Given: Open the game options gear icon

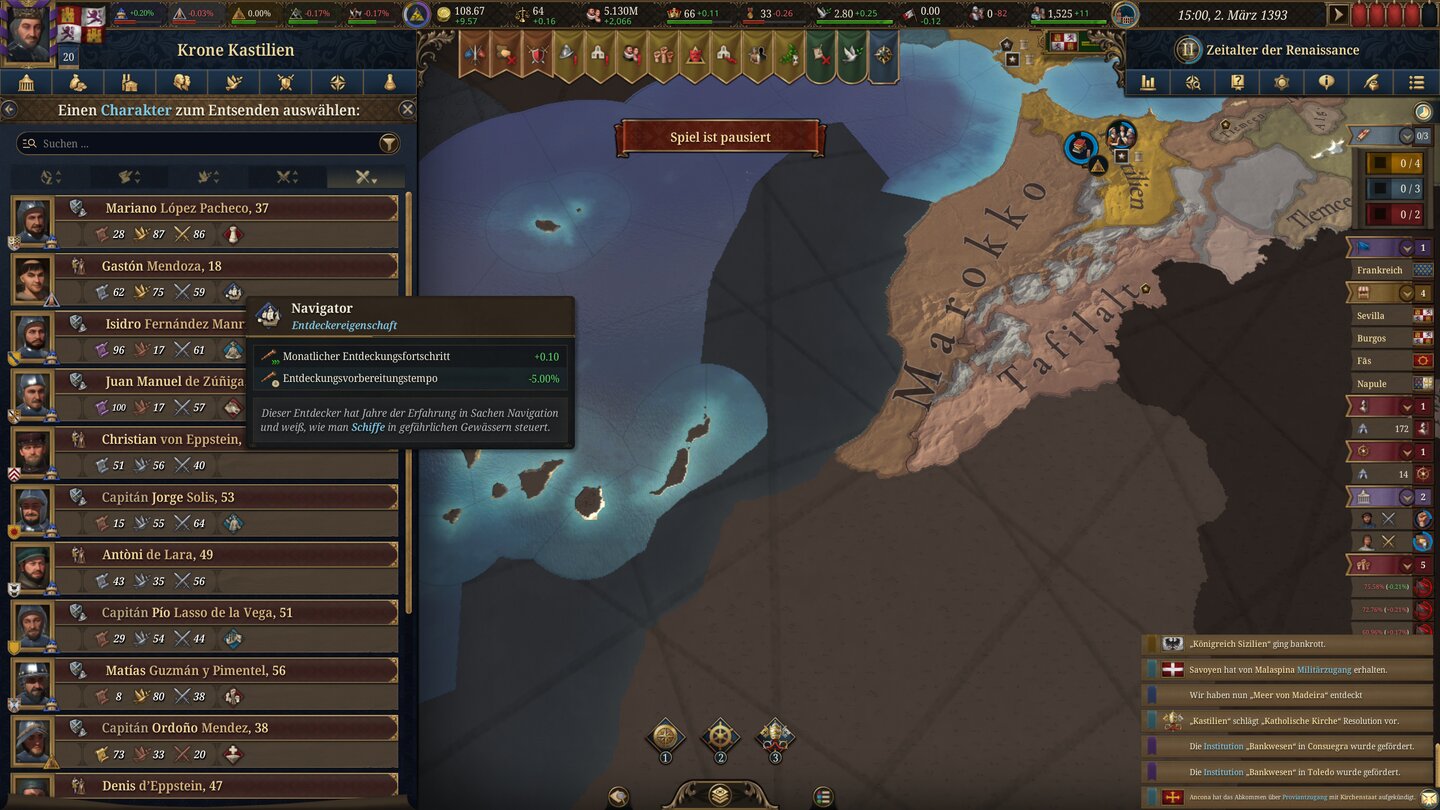Looking at the screenshot, I should pyautogui.click(x=1281, y=82).
